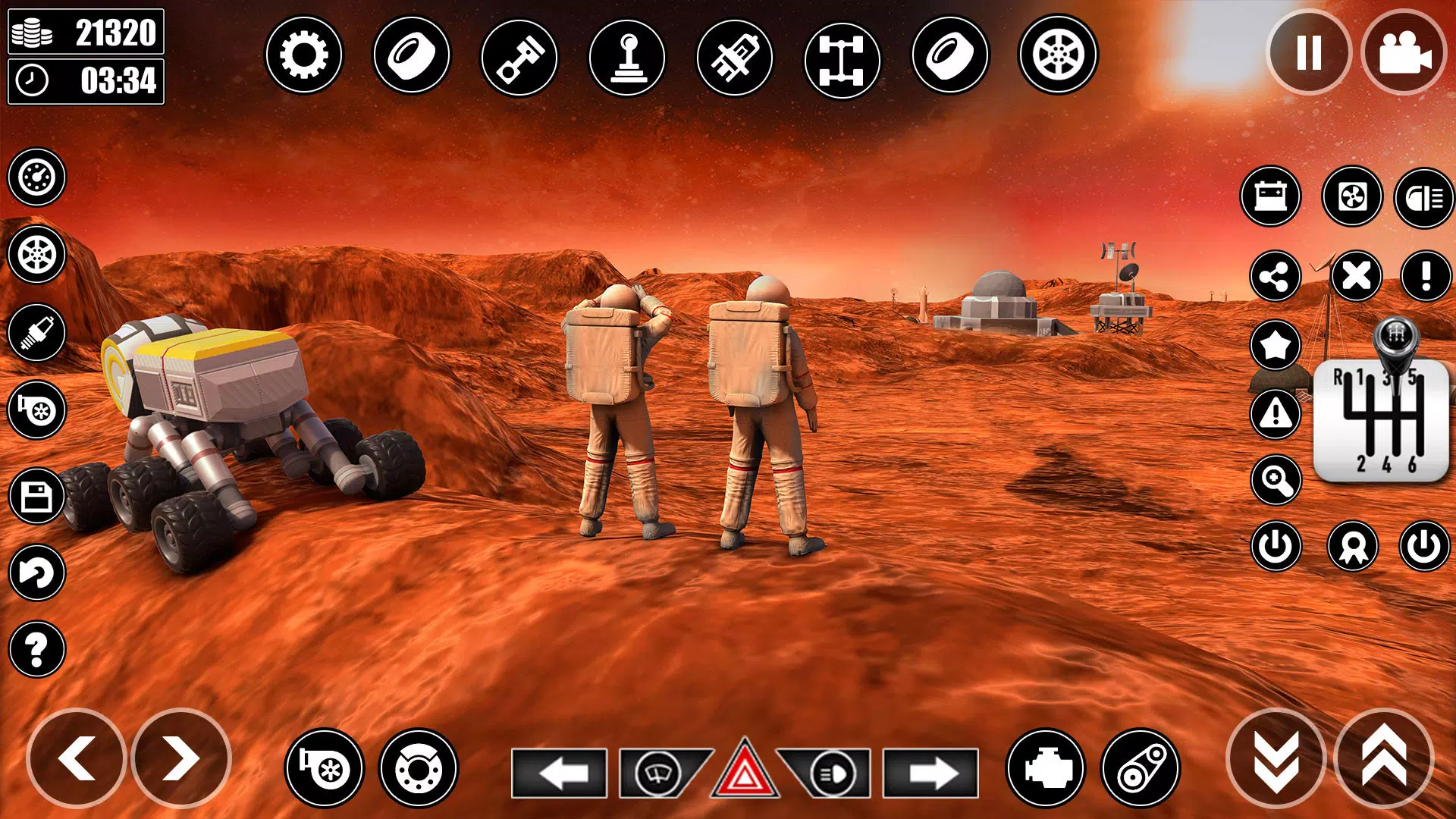Activate the left turn signal arrow
The width and height of the screenshot is (1456, 819).
click(559, 773)
